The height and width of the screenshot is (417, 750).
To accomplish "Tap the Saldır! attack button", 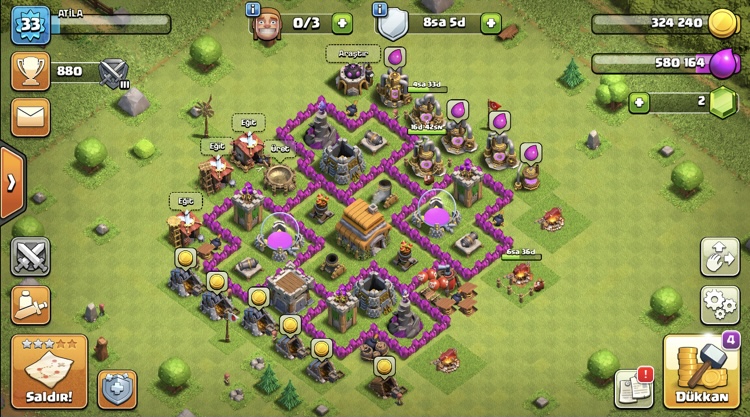I will pyautogui.click(x=49, y=371).
